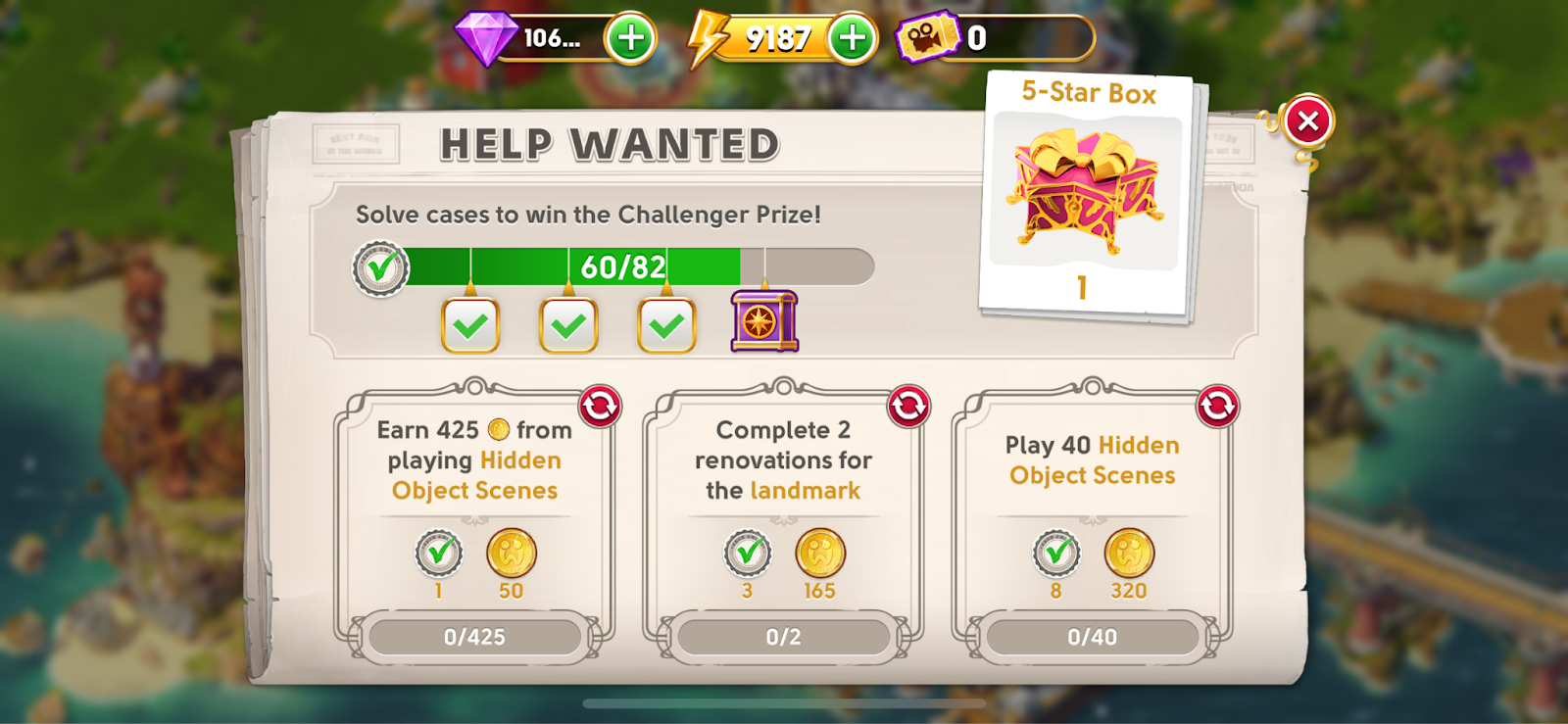Viewport: 1568px width, 724px height.
Task: Refresh the Earn 425 coins task
Action: [x=600, y=406]
